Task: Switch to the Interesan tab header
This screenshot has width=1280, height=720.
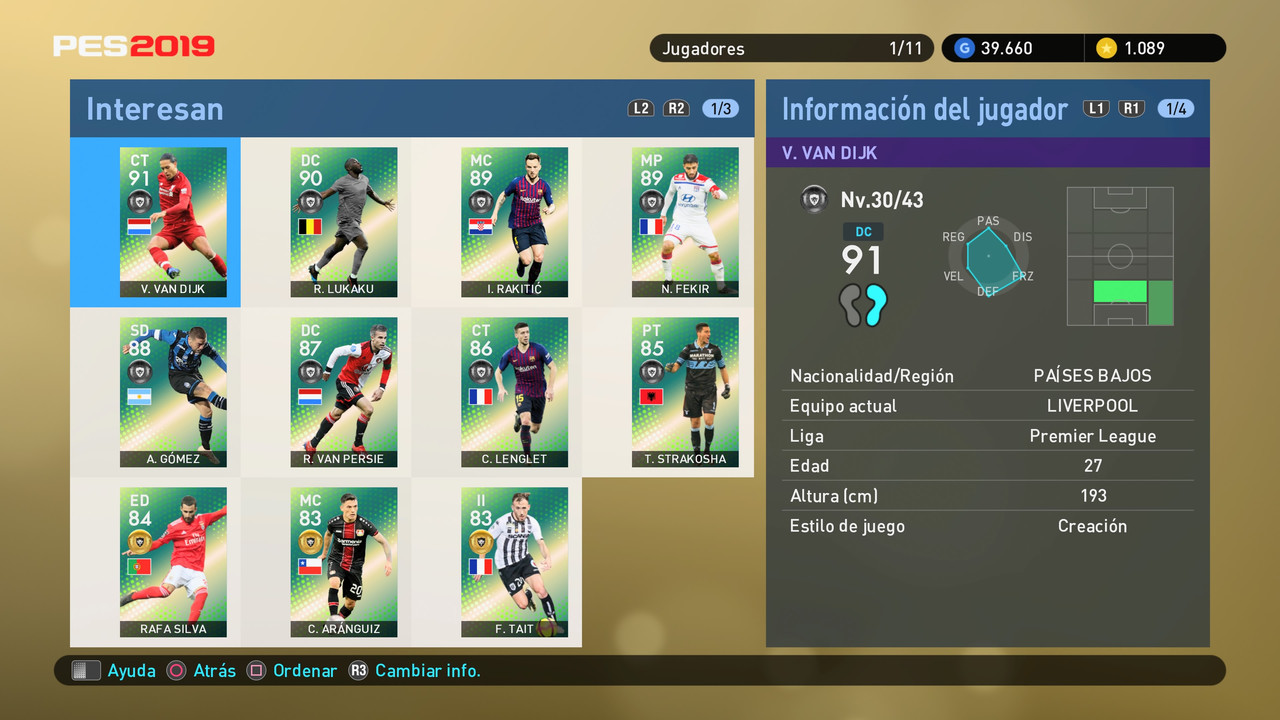Action: [154, 108]
